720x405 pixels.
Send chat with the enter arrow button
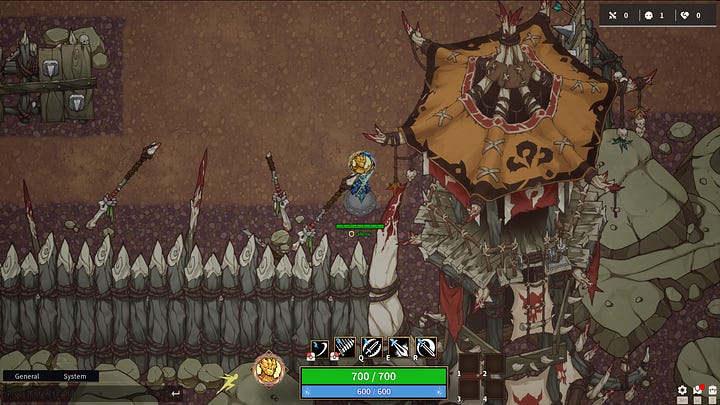point(176,393)
